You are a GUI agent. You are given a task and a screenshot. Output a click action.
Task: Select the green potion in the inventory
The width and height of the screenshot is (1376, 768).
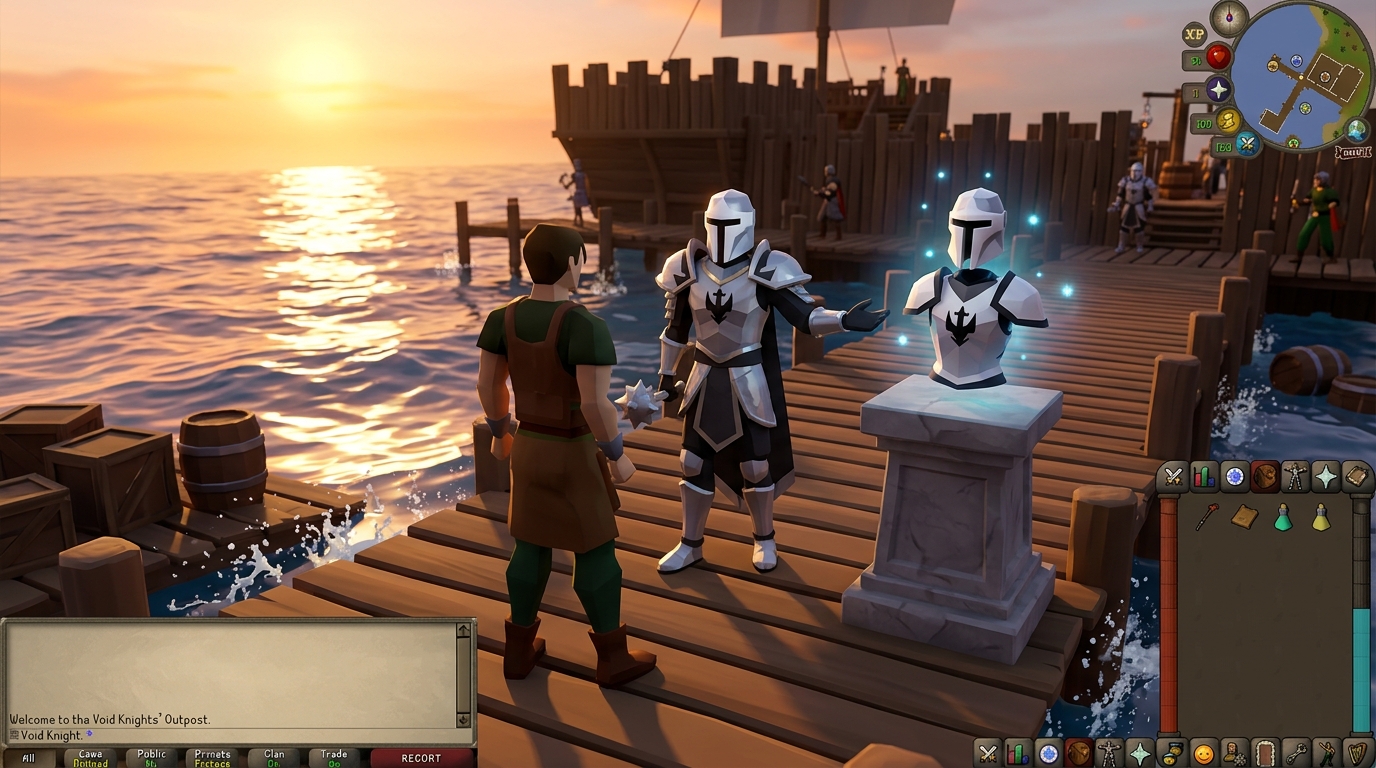click(1283, 517)
